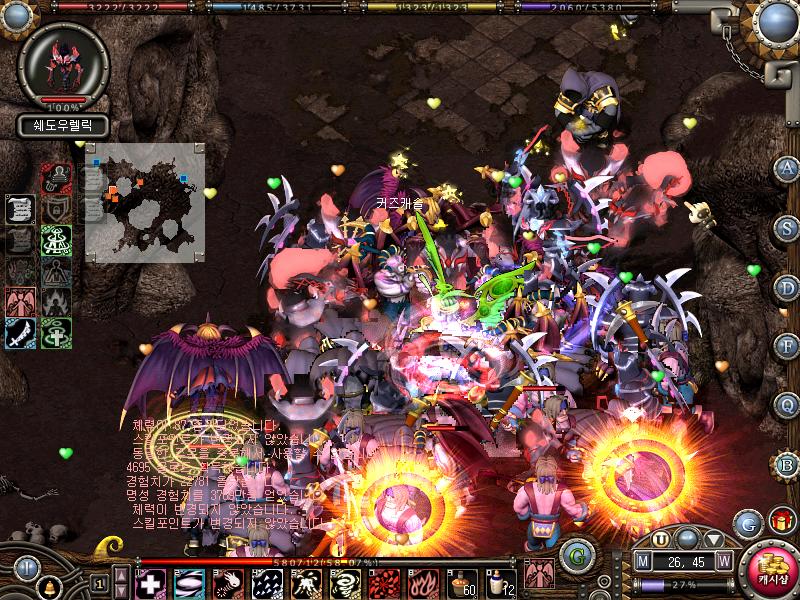Use the white cross heal skill in hotbar
This screenshot has width=800, height=600.
coord(150,583)
